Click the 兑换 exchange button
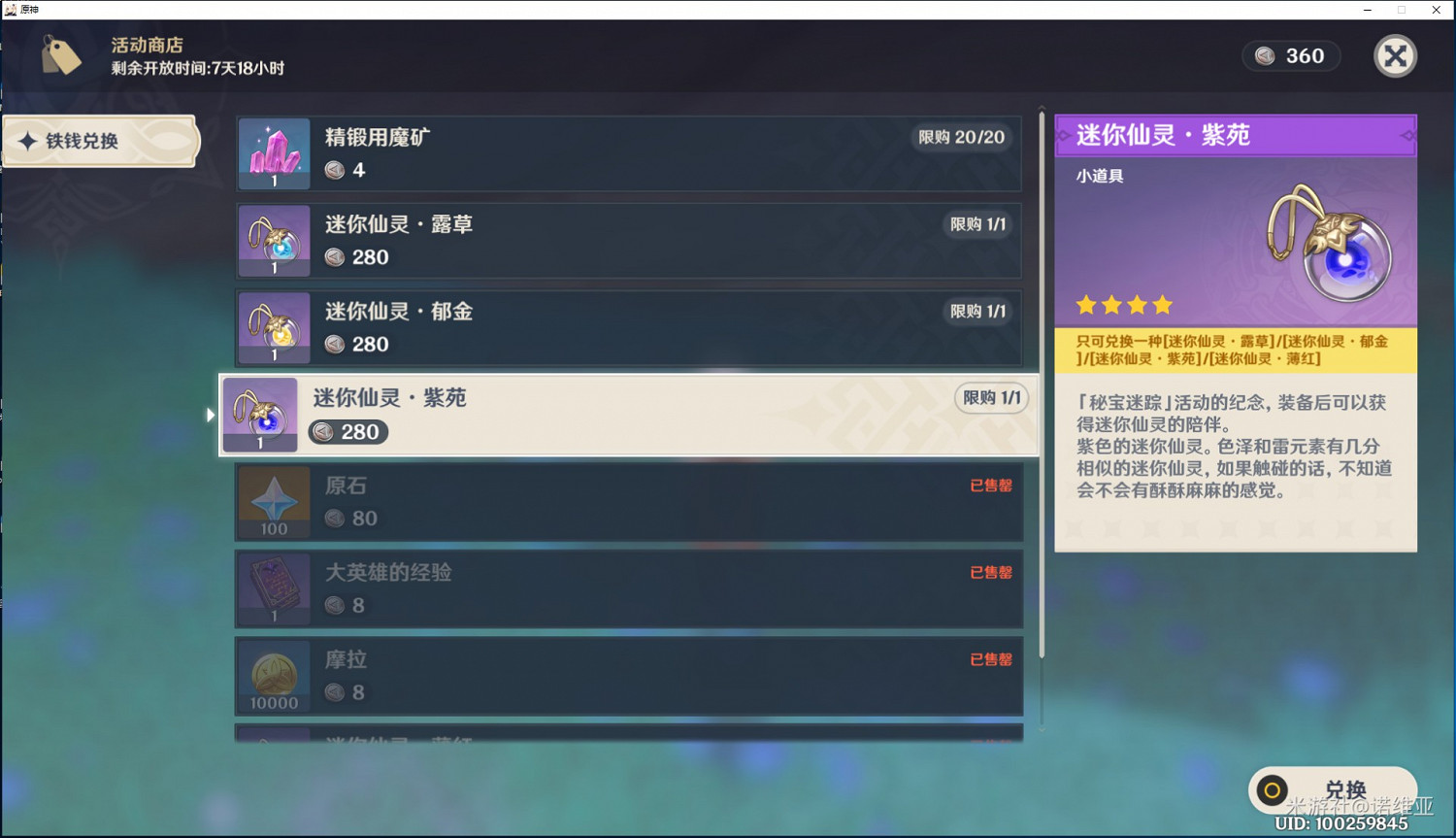 pyautogui.click(x=1333, y=789)
